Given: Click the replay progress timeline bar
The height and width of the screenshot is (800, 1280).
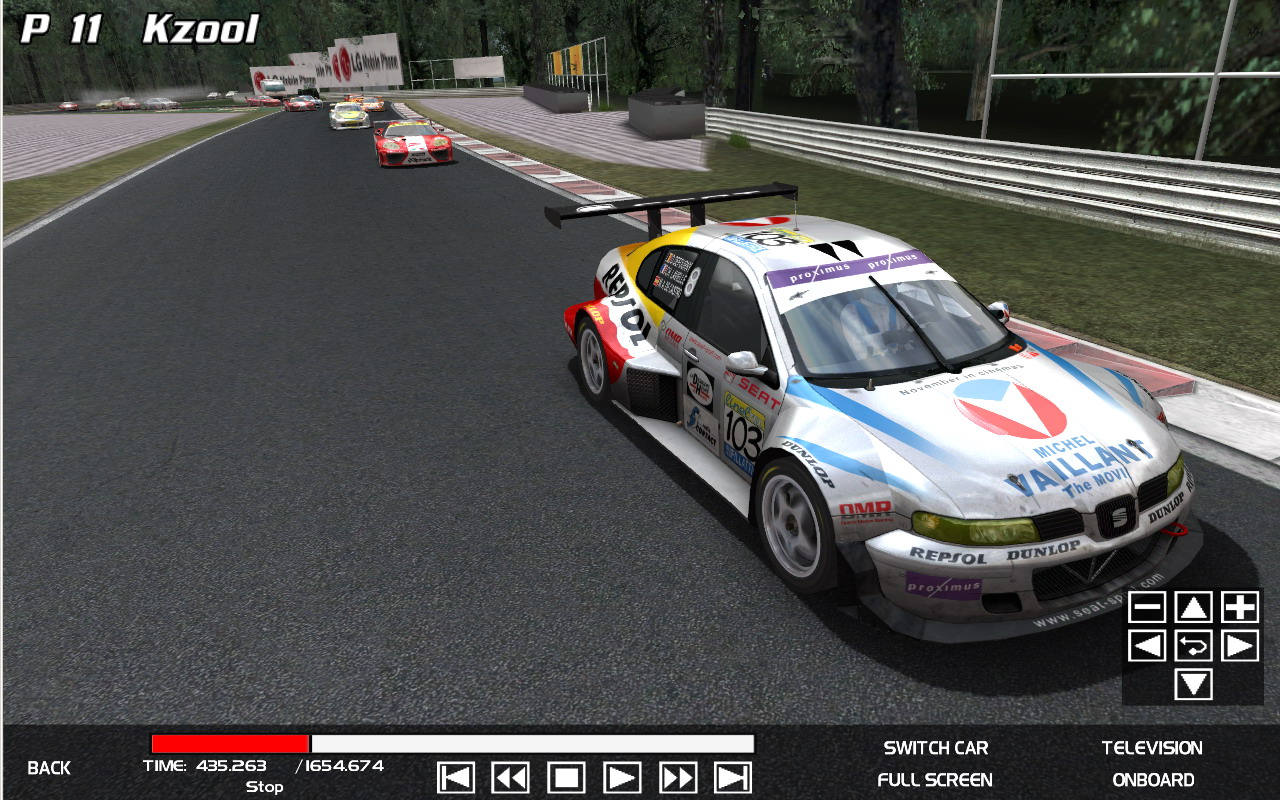Looking at the screenshot, I should [452, 744].
